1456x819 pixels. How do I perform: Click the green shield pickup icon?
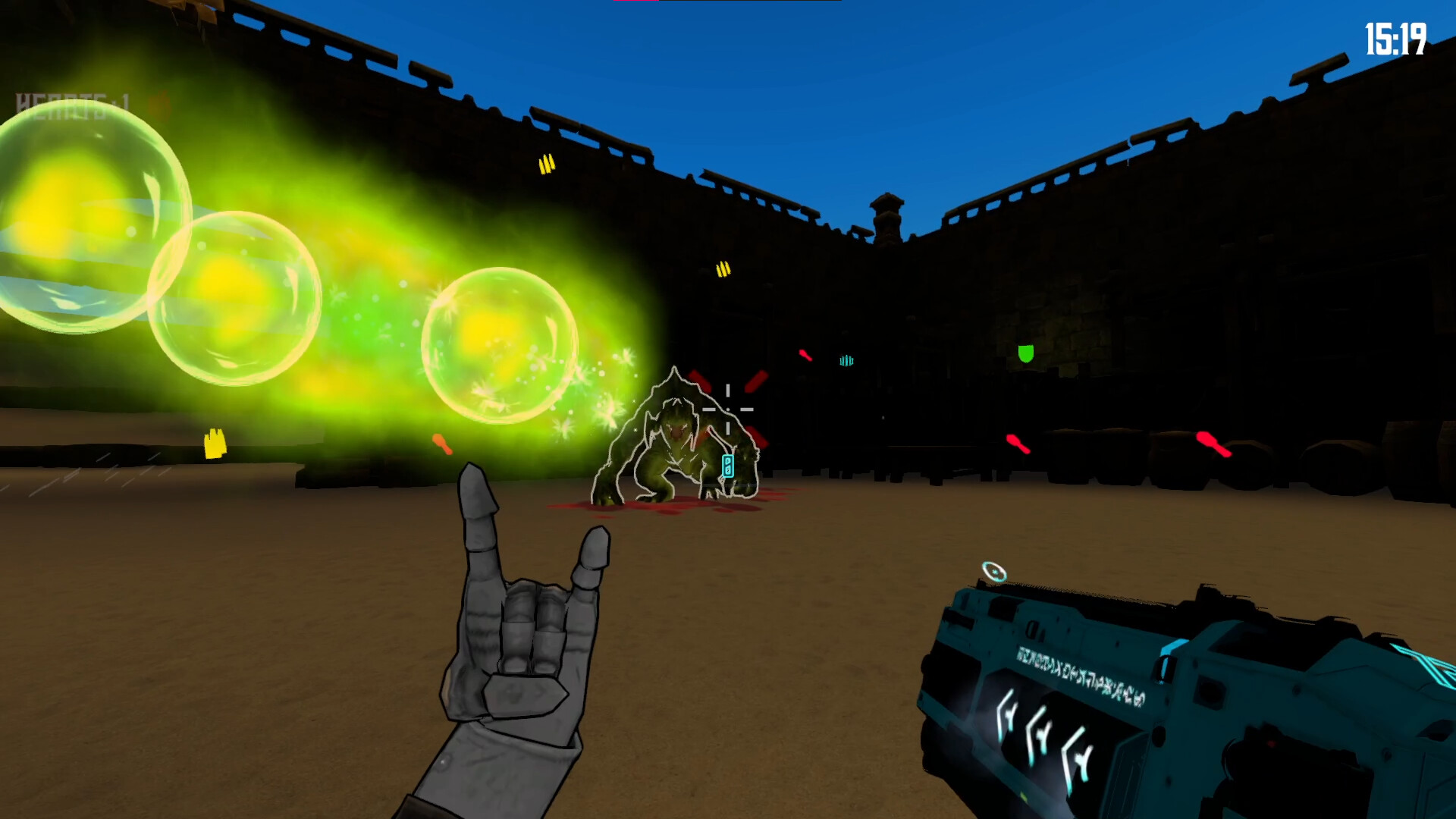tap(1025, 353)
